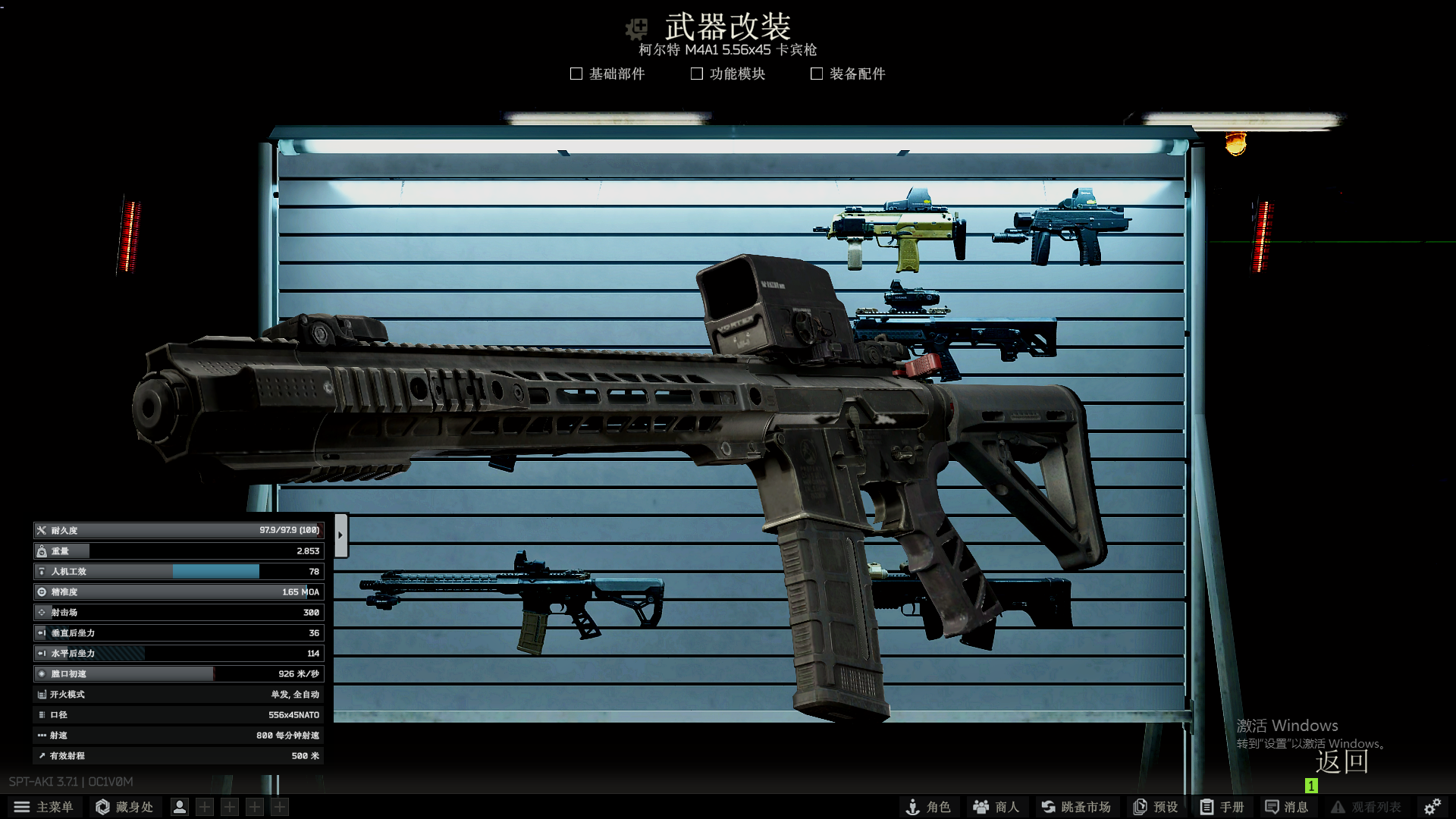Screen dimensions: 1456x819
Task: Expand the weapon stats side panel arrow
Action: 342,534
